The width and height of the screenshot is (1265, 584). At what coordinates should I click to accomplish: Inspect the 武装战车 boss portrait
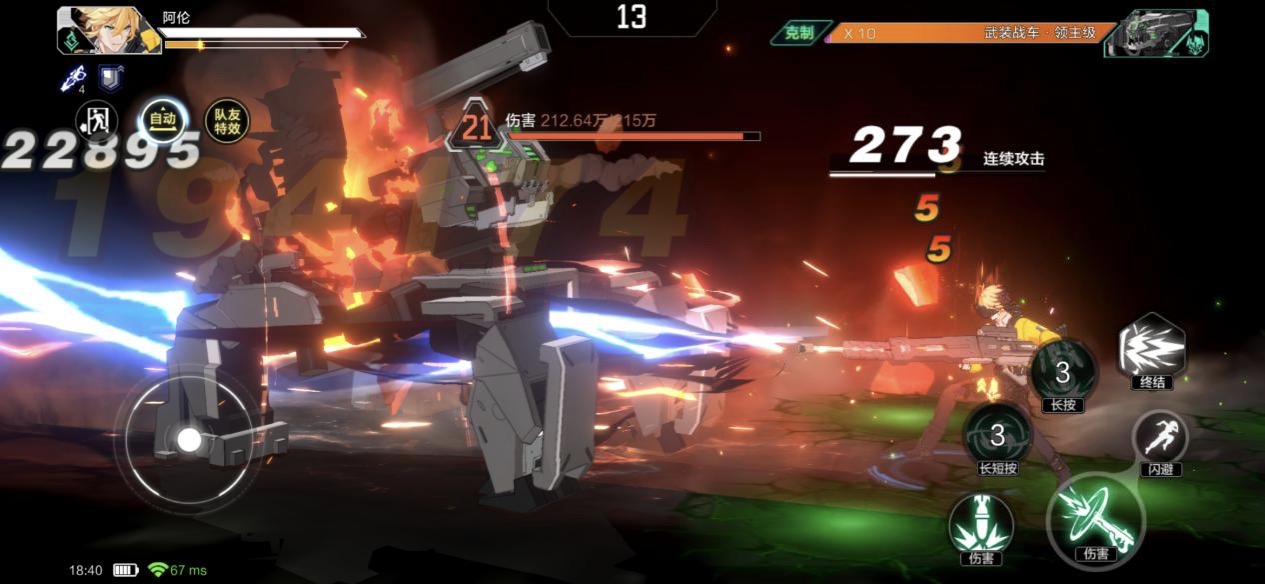pos(1156,32)
